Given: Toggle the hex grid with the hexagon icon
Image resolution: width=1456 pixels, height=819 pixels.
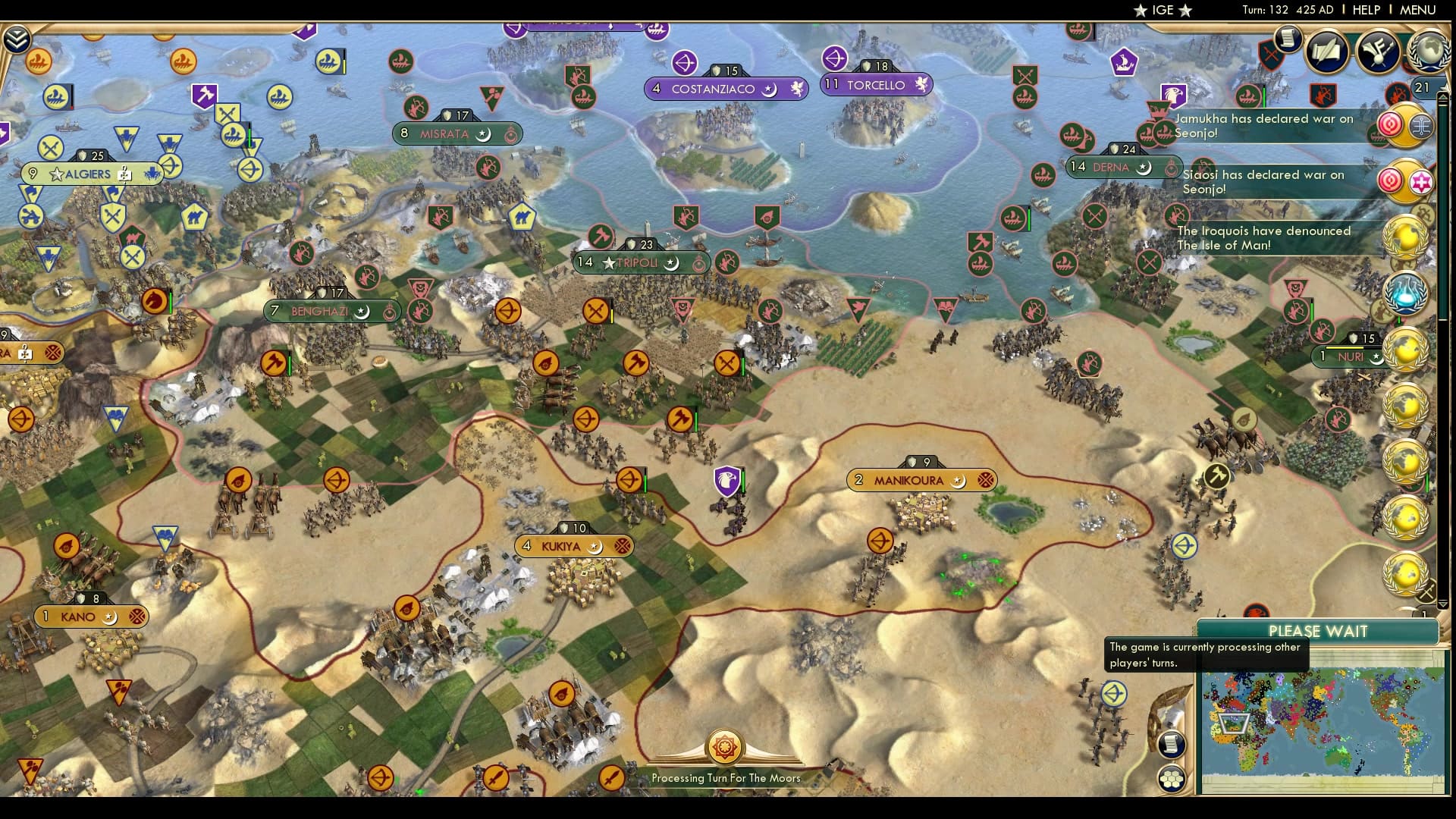Looking at the screenshot, I should [x=1173, y=777].
